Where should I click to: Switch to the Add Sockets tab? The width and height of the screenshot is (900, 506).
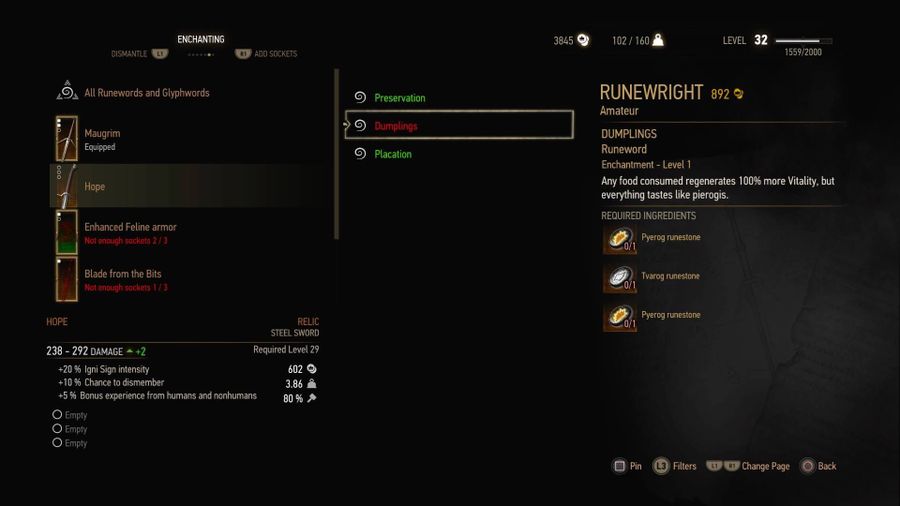click(x=274, y=54)
